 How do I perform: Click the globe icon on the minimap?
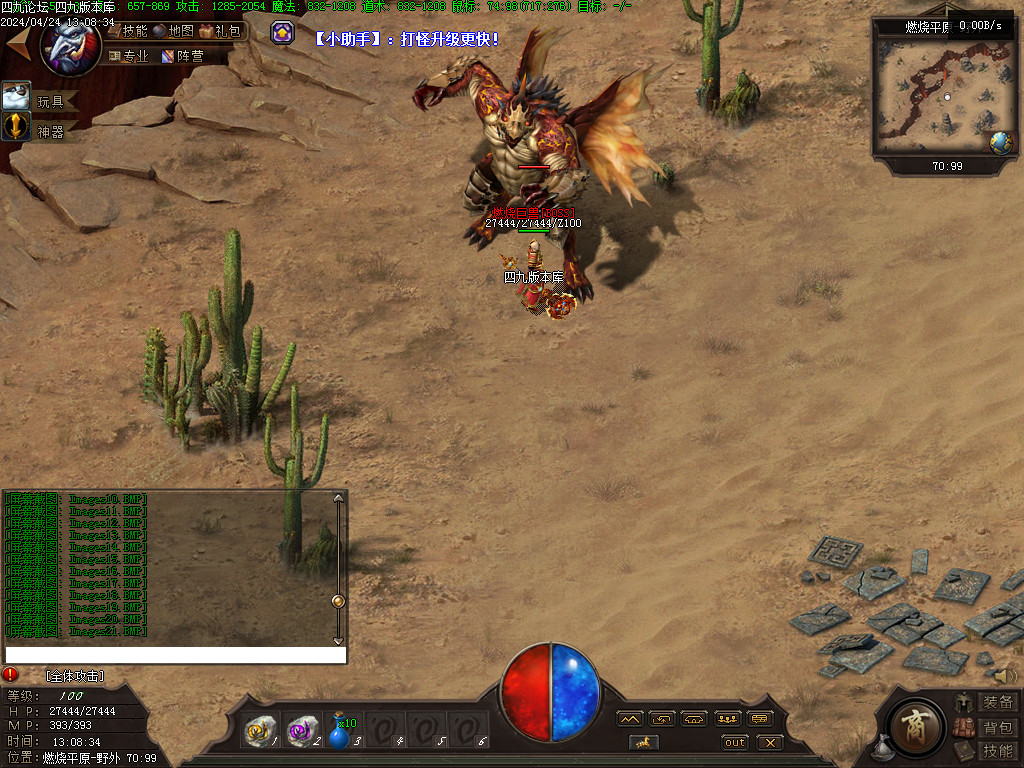pos(1001,143)
